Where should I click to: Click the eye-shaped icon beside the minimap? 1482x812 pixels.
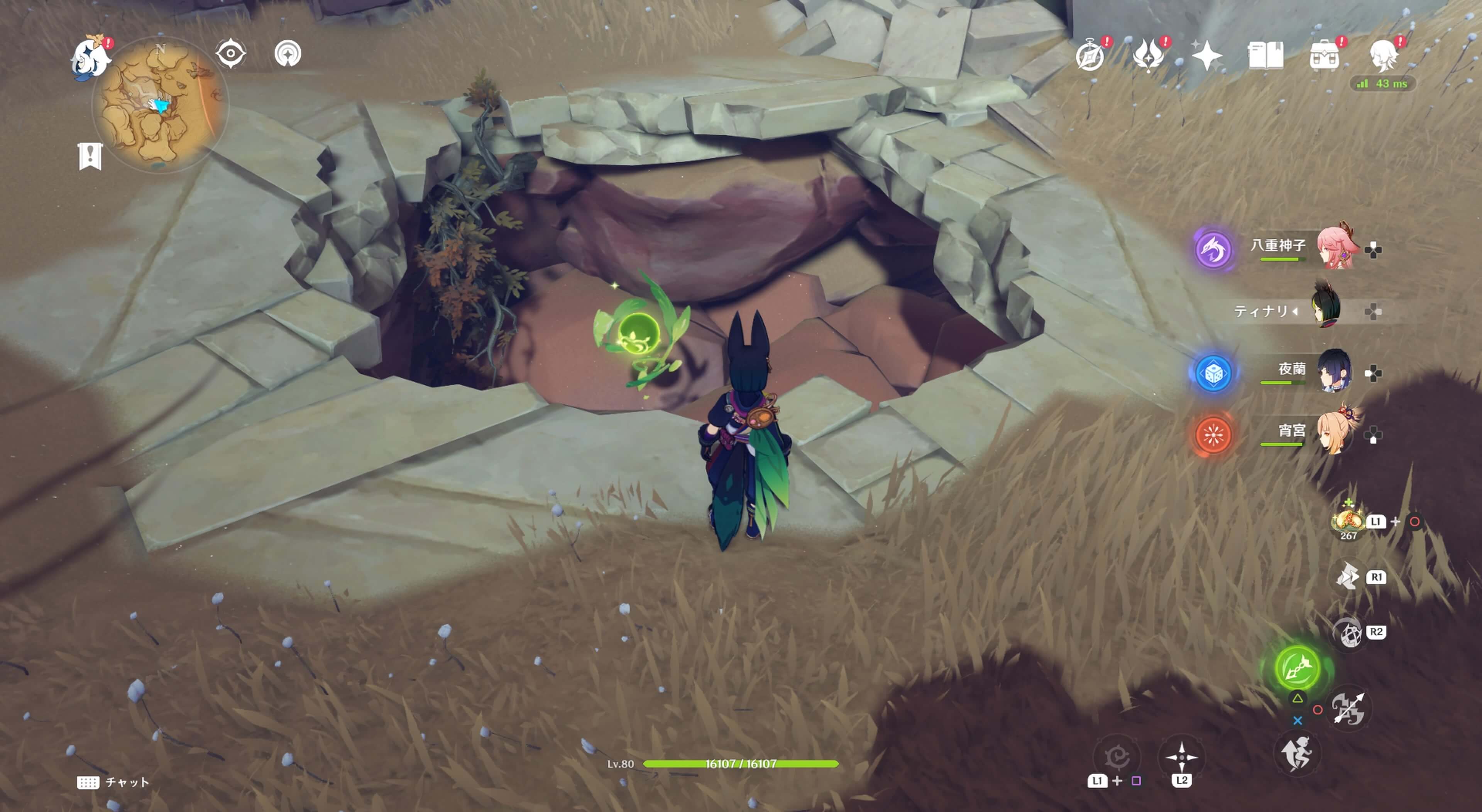tap(231, 54)
